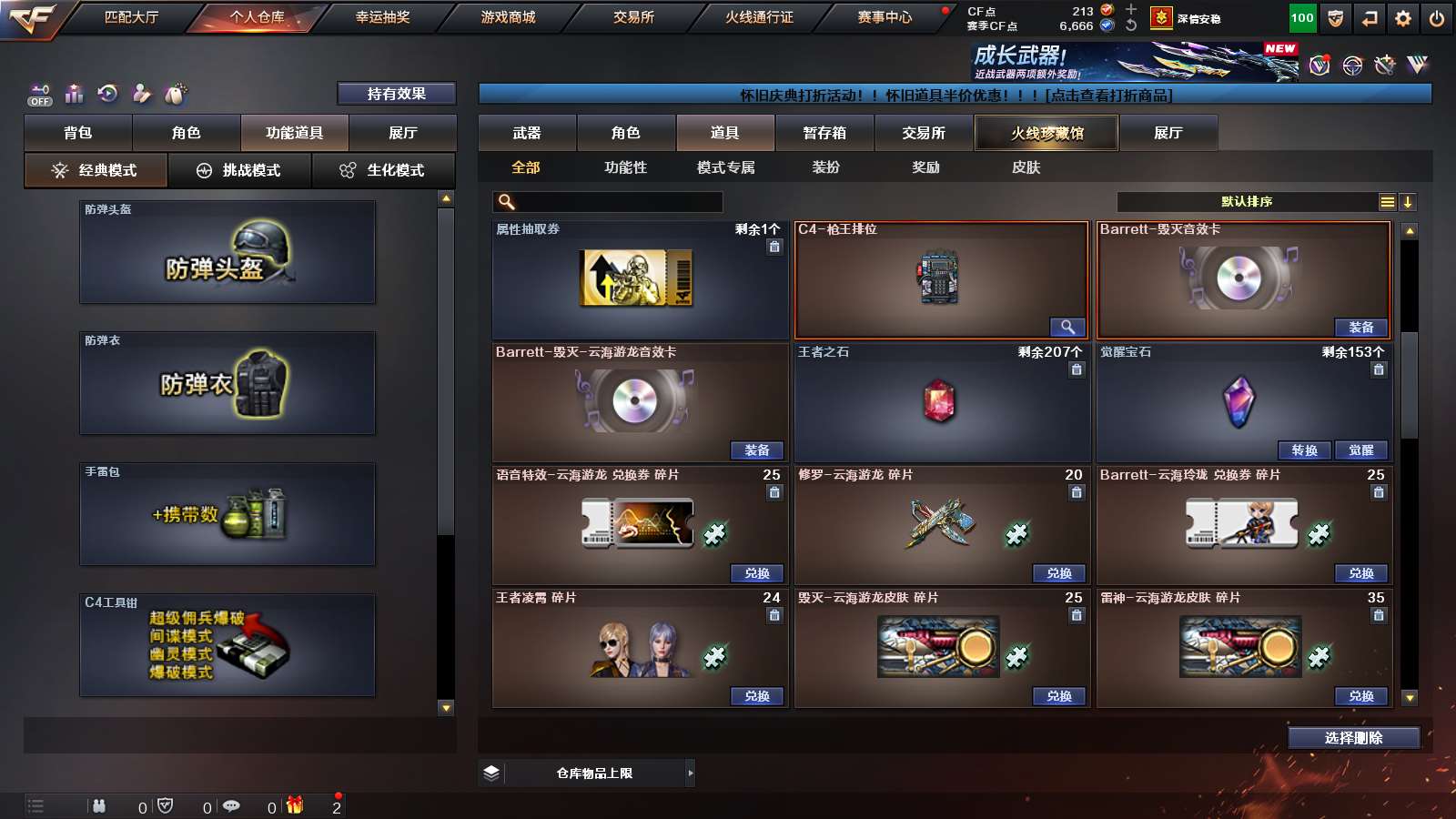
Task: Open the settings gear icon at top right
Action: pos(1403,16)
